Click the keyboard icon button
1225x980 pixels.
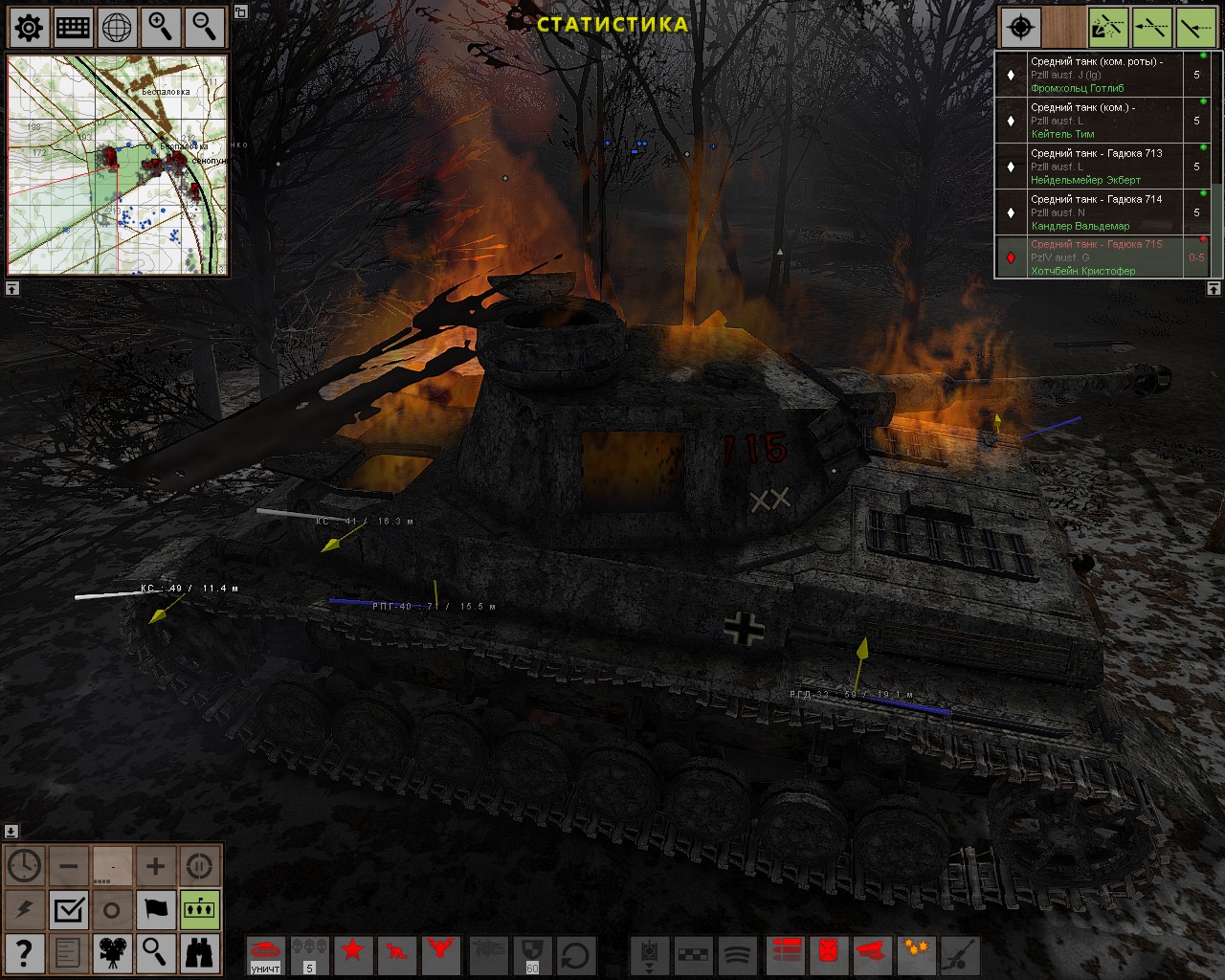pyautogui.click(x=74, y=28)
